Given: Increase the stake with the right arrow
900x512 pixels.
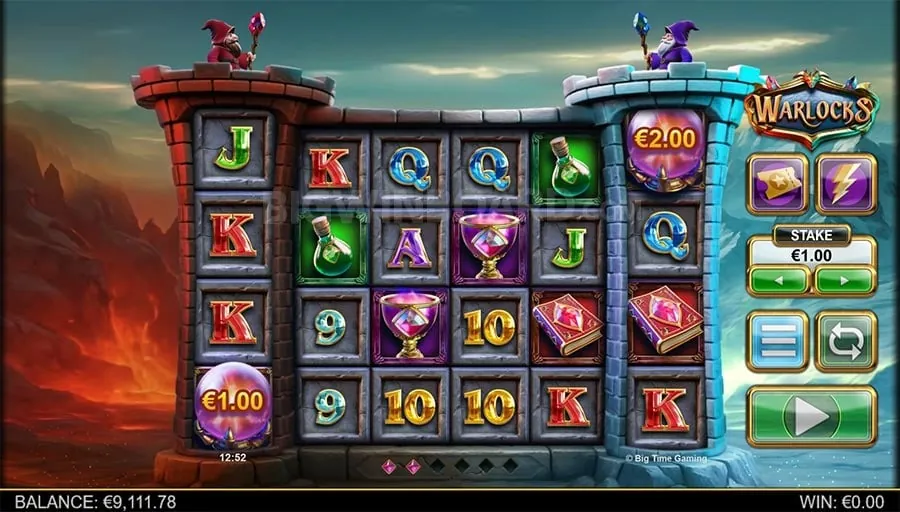Looking at the screenshot, I should click(x=844, y=280).
